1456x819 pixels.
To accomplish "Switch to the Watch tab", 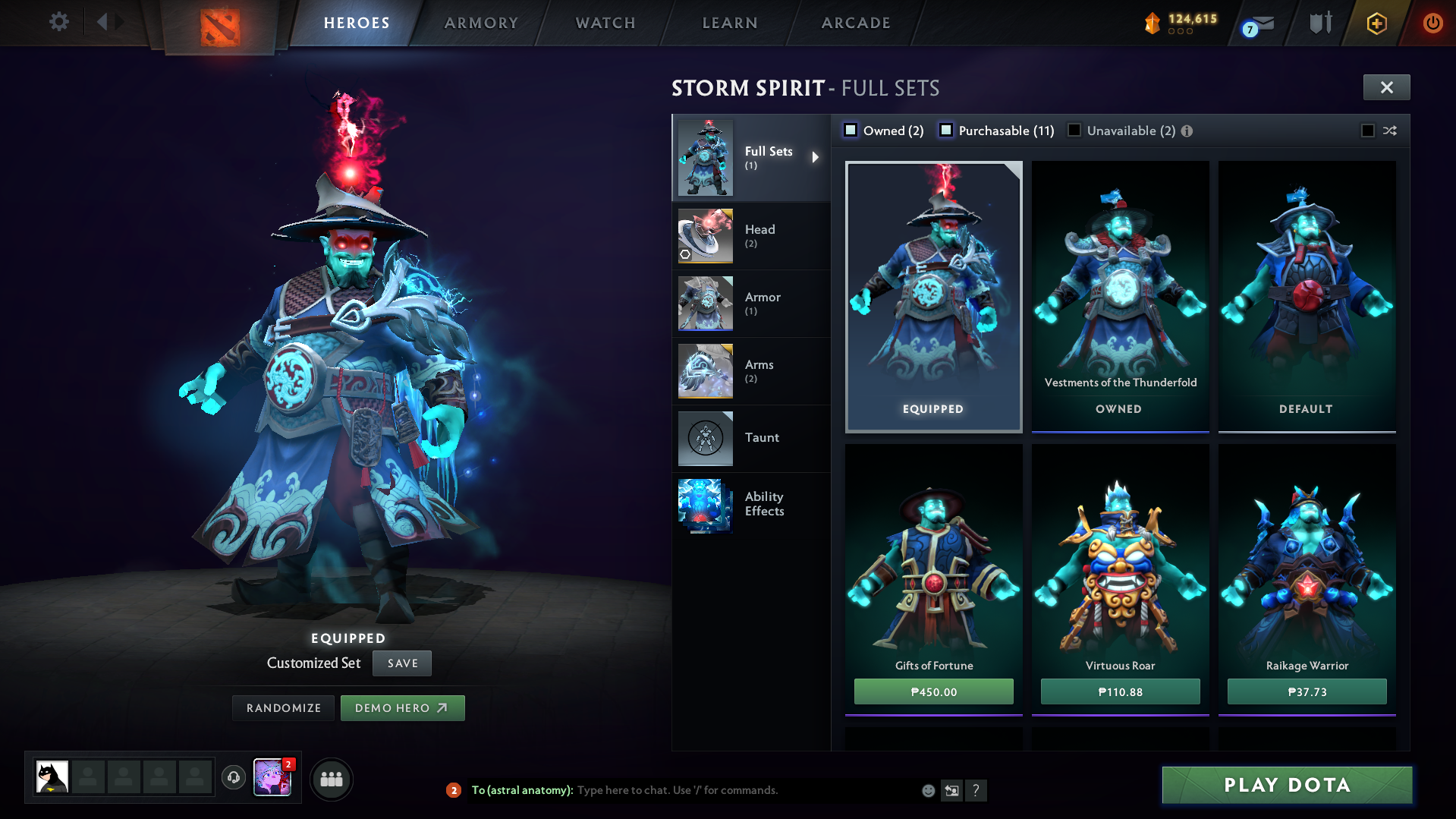I will pyautogui.click(x=604, y=23).
